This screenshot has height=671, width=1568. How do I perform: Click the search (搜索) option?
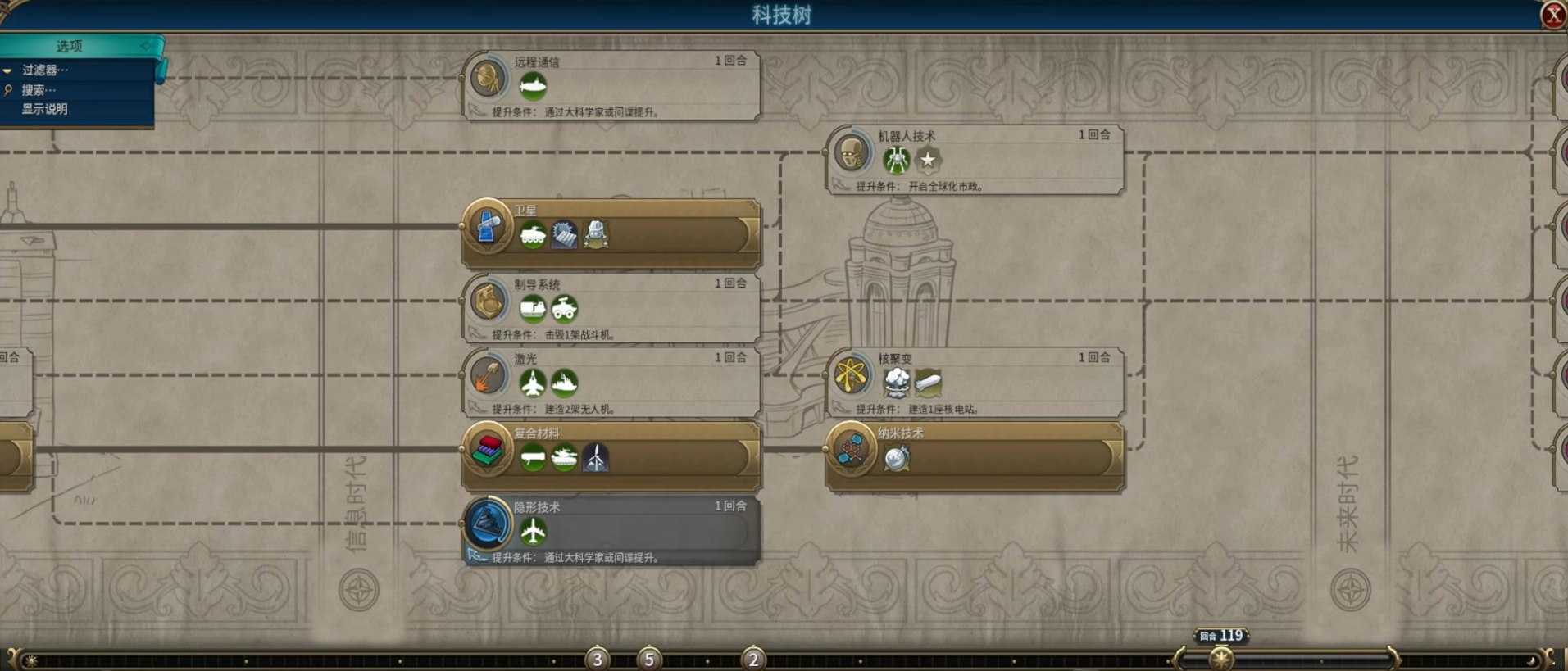tap(39, 90)
